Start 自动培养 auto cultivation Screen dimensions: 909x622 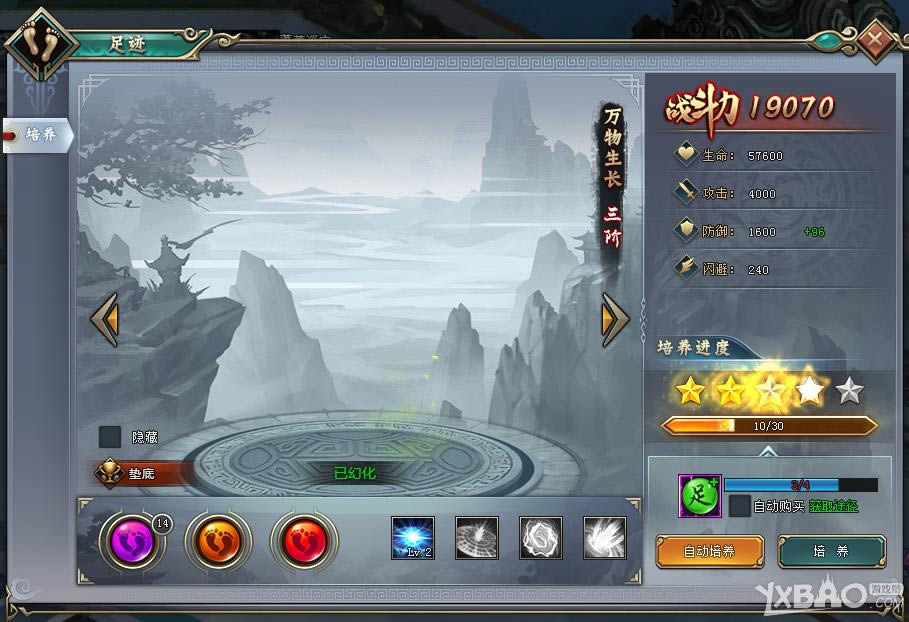tap(710, 551)
